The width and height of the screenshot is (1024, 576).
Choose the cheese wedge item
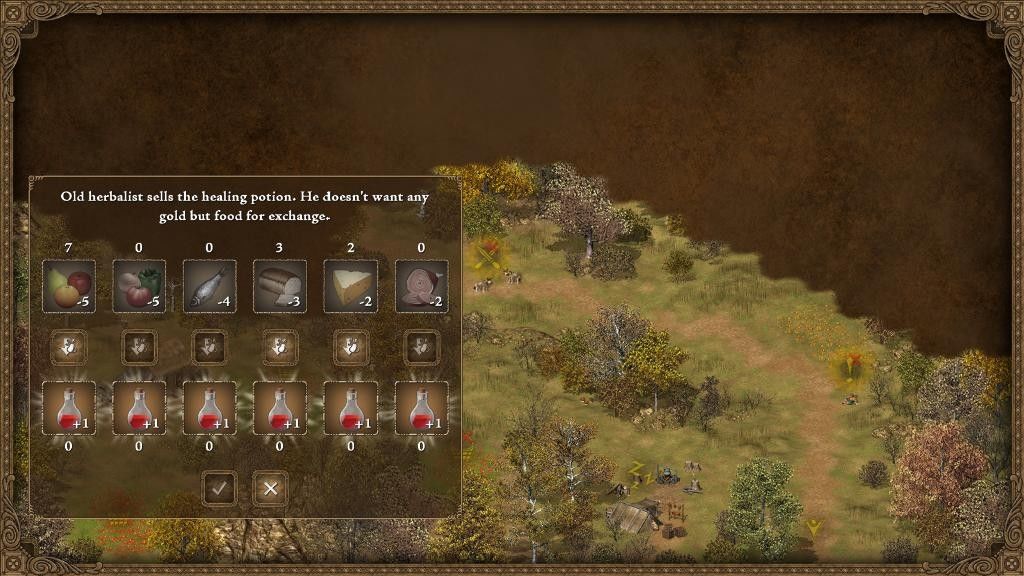(x=350, y=286)
